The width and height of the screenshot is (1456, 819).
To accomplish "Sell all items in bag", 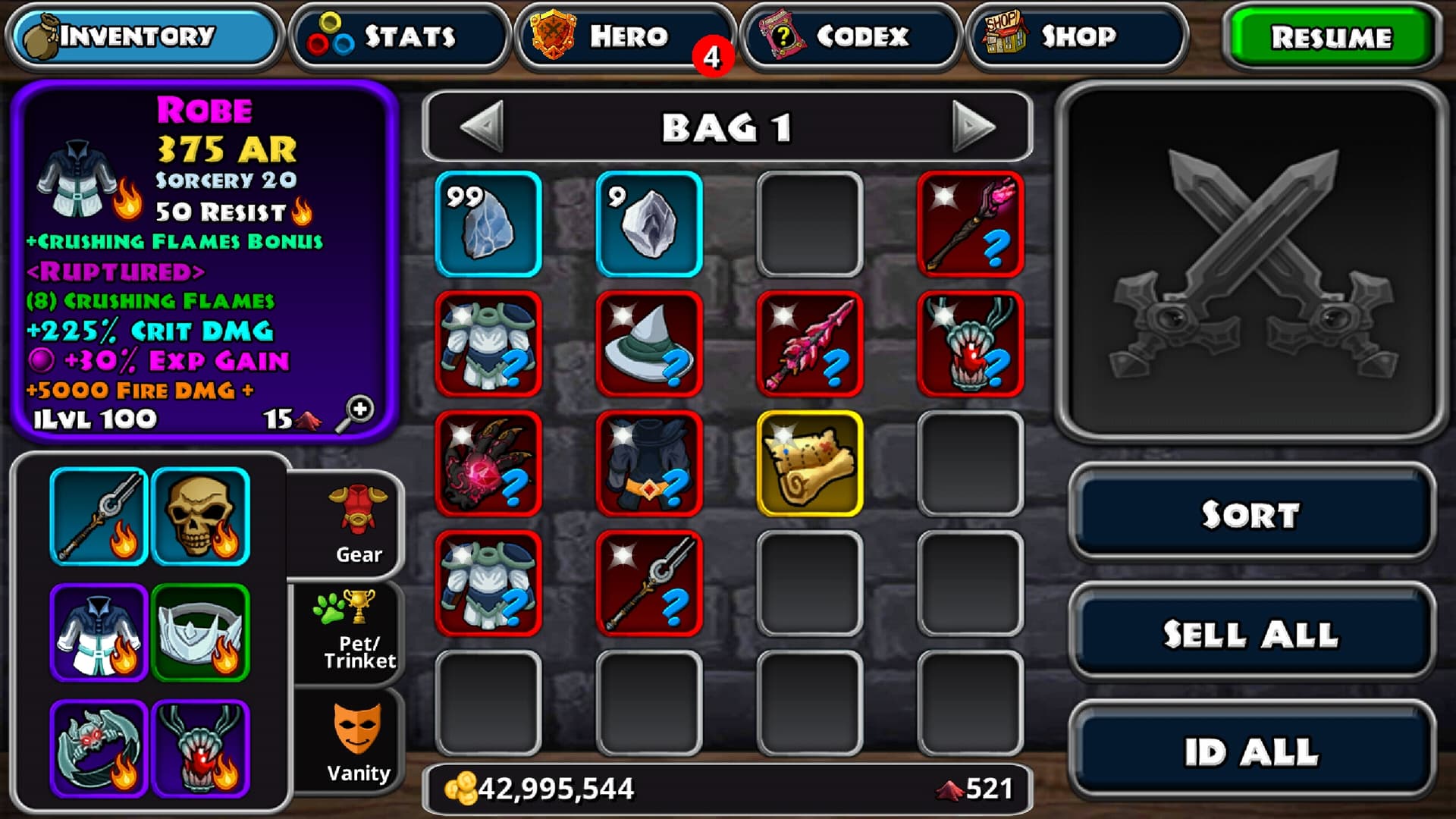I will (x=1251, y=634).
